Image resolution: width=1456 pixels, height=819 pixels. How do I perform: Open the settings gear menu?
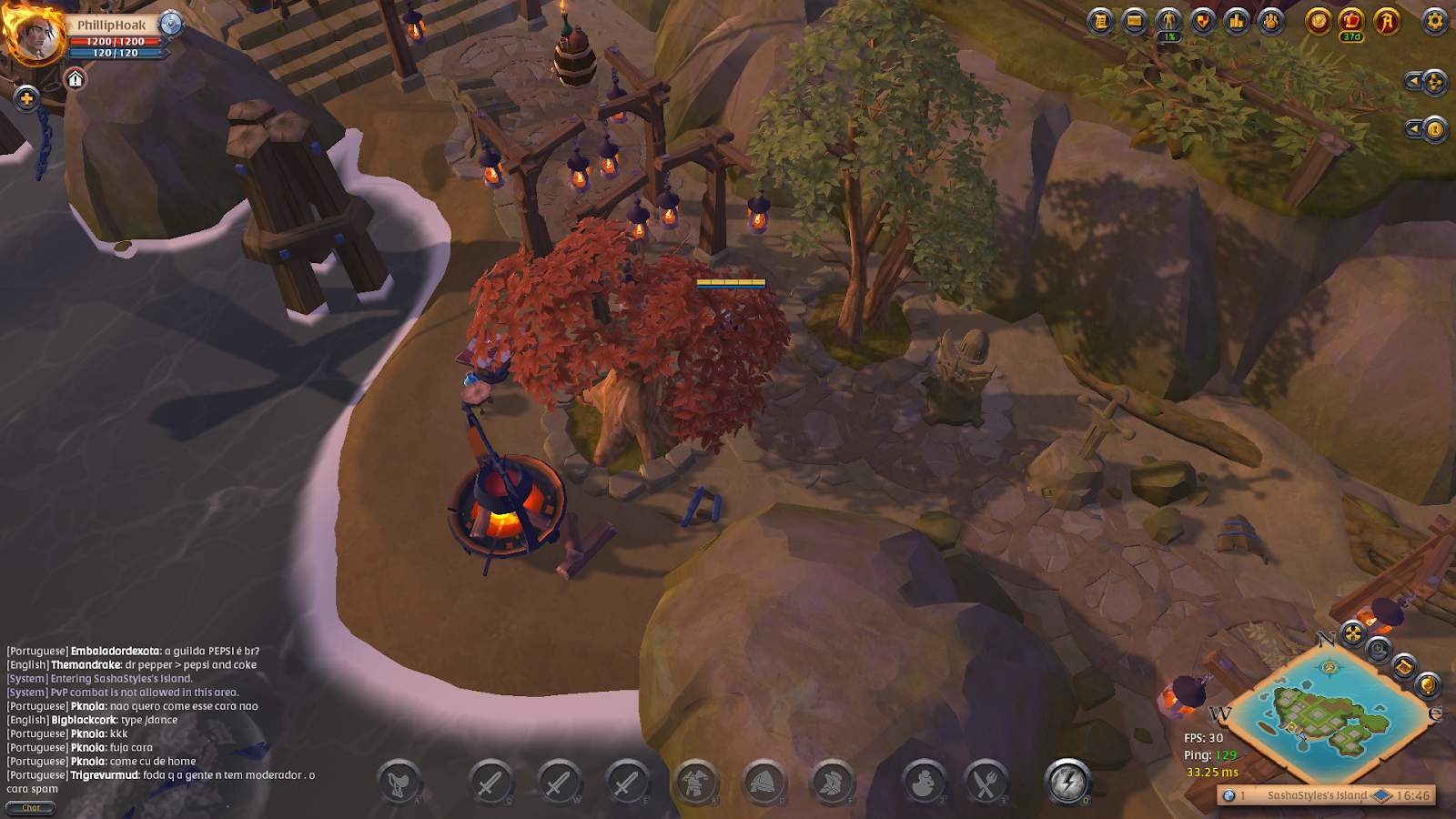(x=1435, y=21)
